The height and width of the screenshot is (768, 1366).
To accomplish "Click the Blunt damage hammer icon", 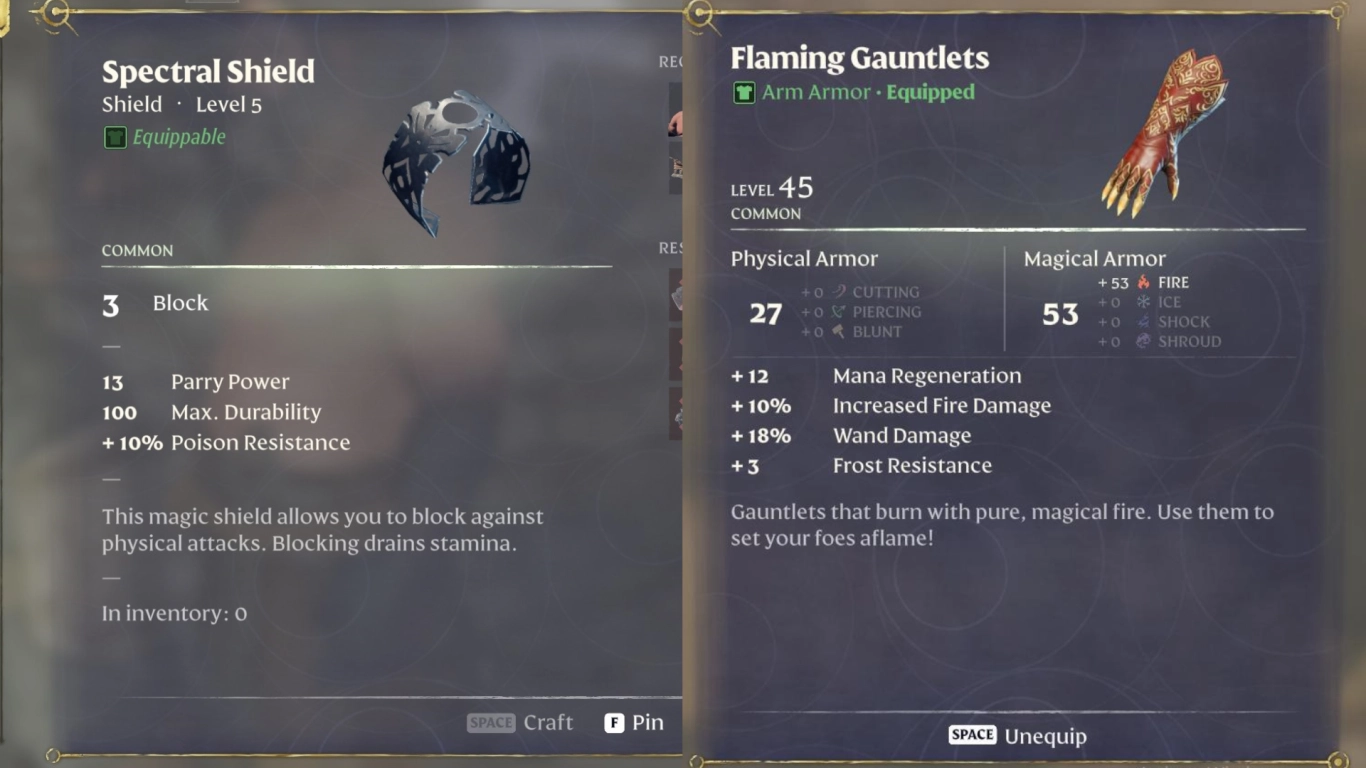I will 837,331.
